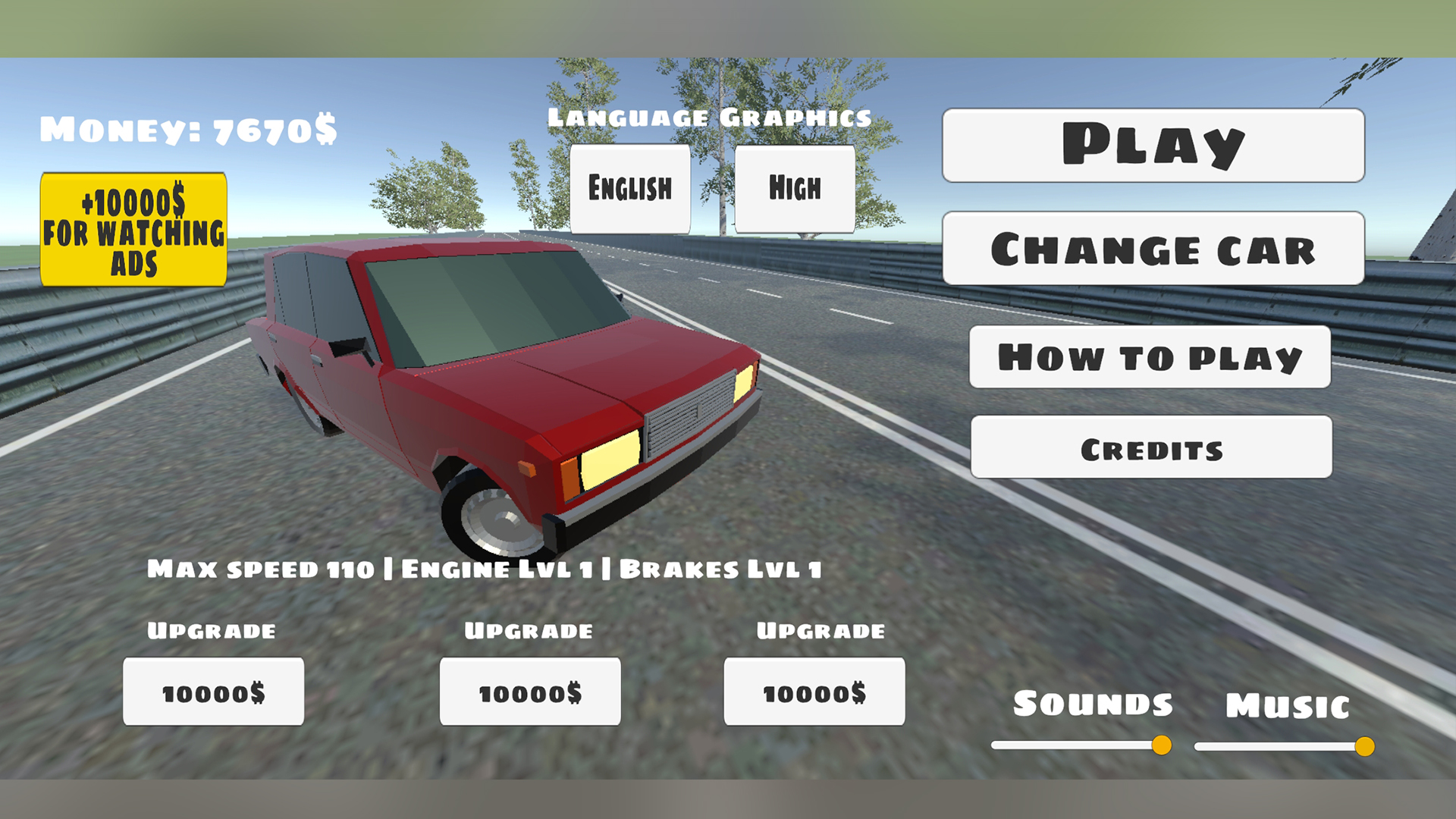Viewport: 1456px width, 819px height.
Task: Purchase the first 10000$ upgrade
Action: click(213, 691)
